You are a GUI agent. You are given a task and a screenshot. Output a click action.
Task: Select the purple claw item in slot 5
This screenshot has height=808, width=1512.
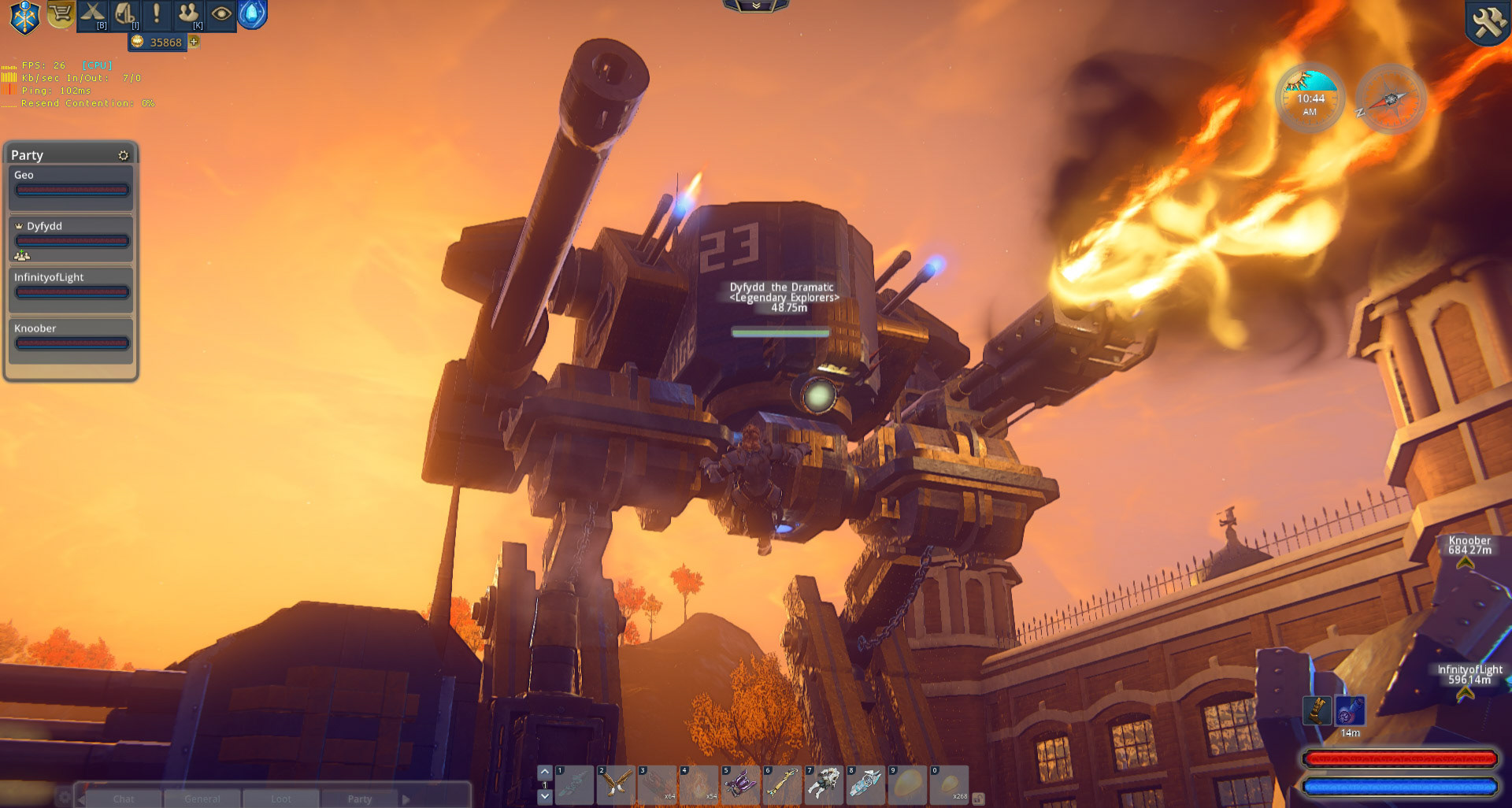[740, 784]
